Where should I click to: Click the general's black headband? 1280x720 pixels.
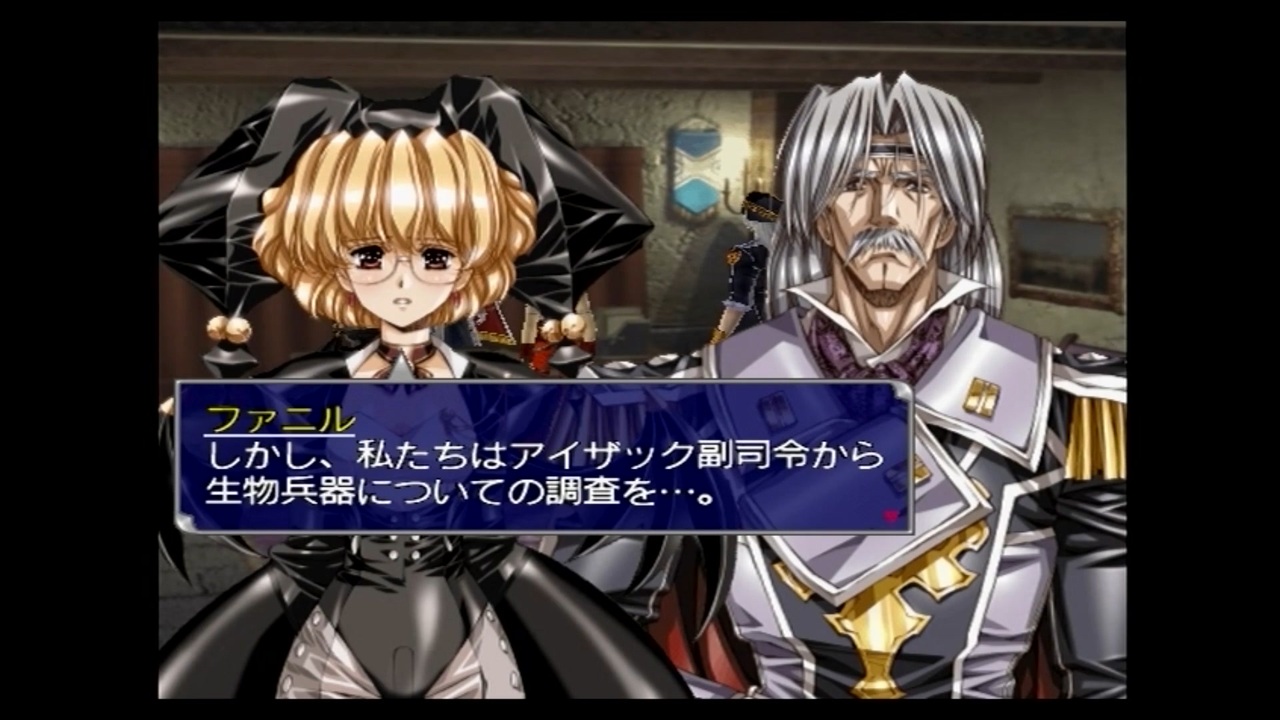pyautogui.click(x=890, y=148)
